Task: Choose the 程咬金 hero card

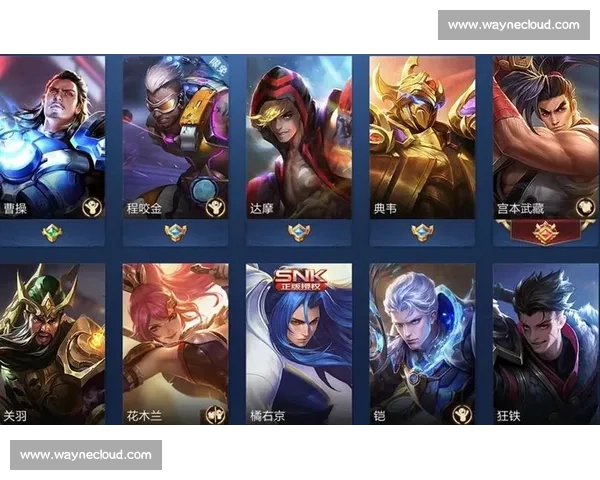Action: [175, 137]
